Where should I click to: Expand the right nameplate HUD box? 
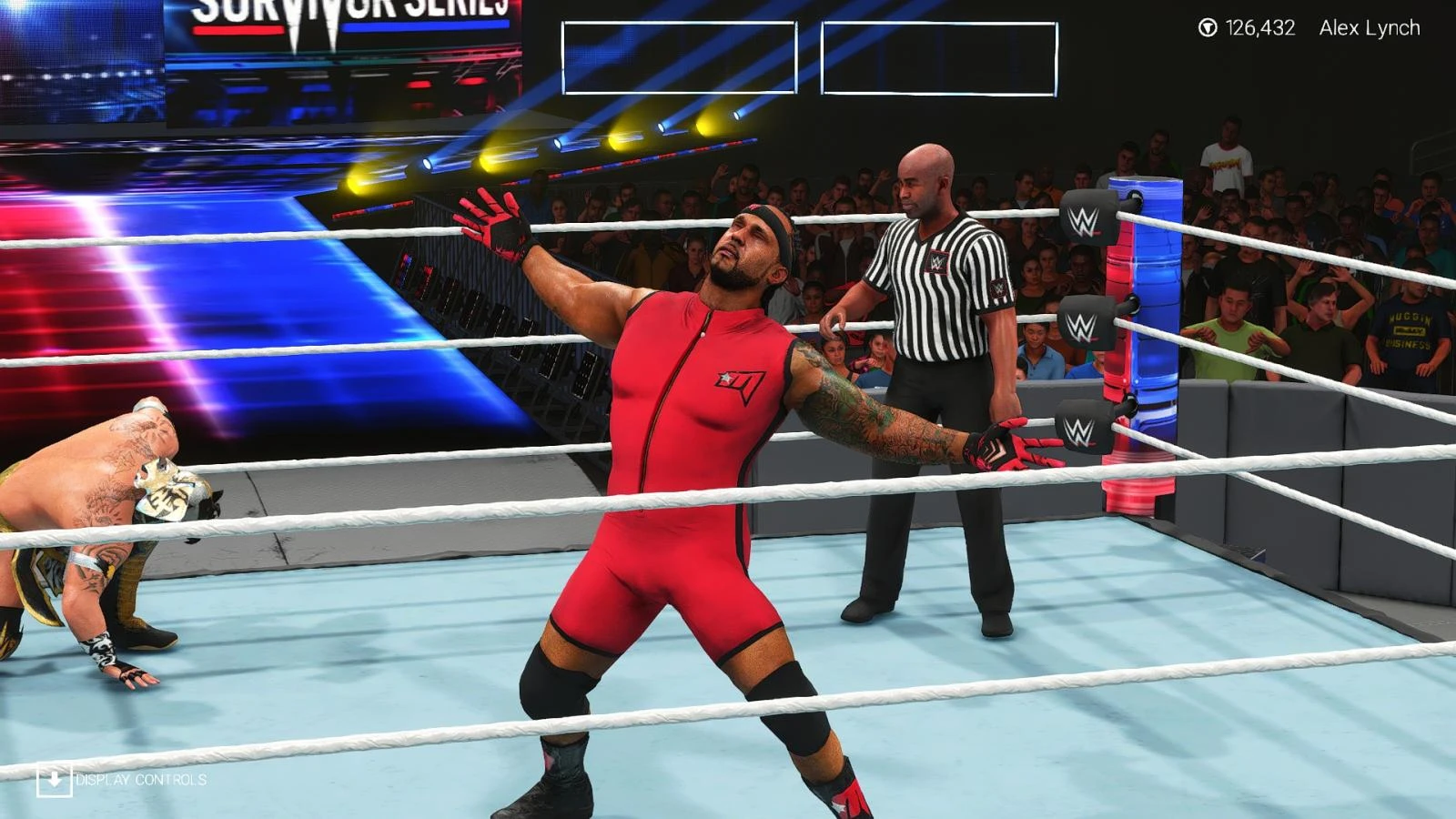coord(939,59)
